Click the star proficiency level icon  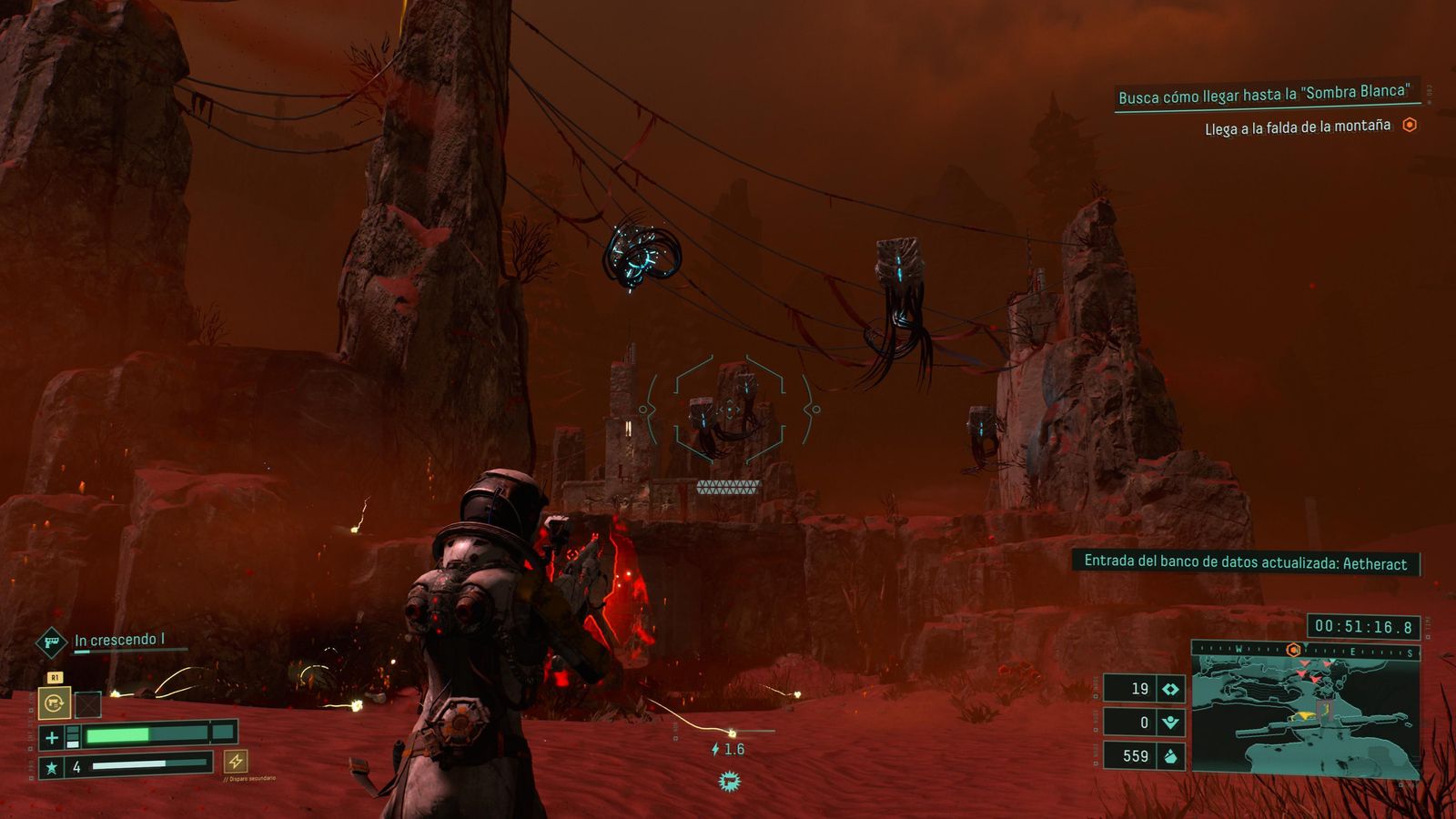(x=52, y=767)
